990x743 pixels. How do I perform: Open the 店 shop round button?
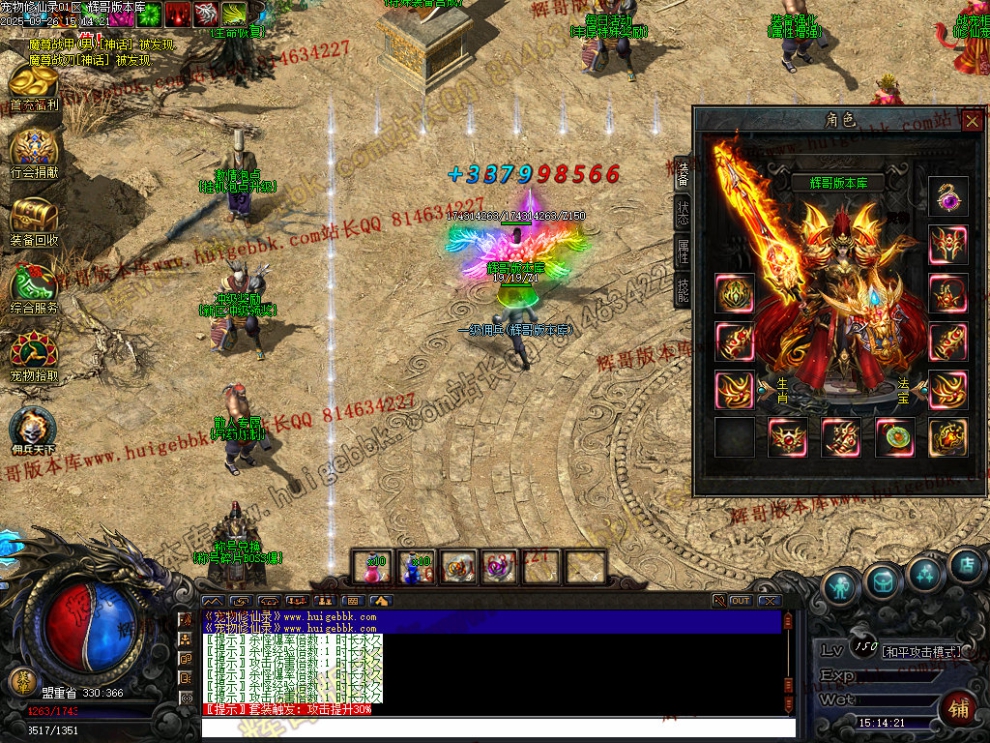pos(967,566)
